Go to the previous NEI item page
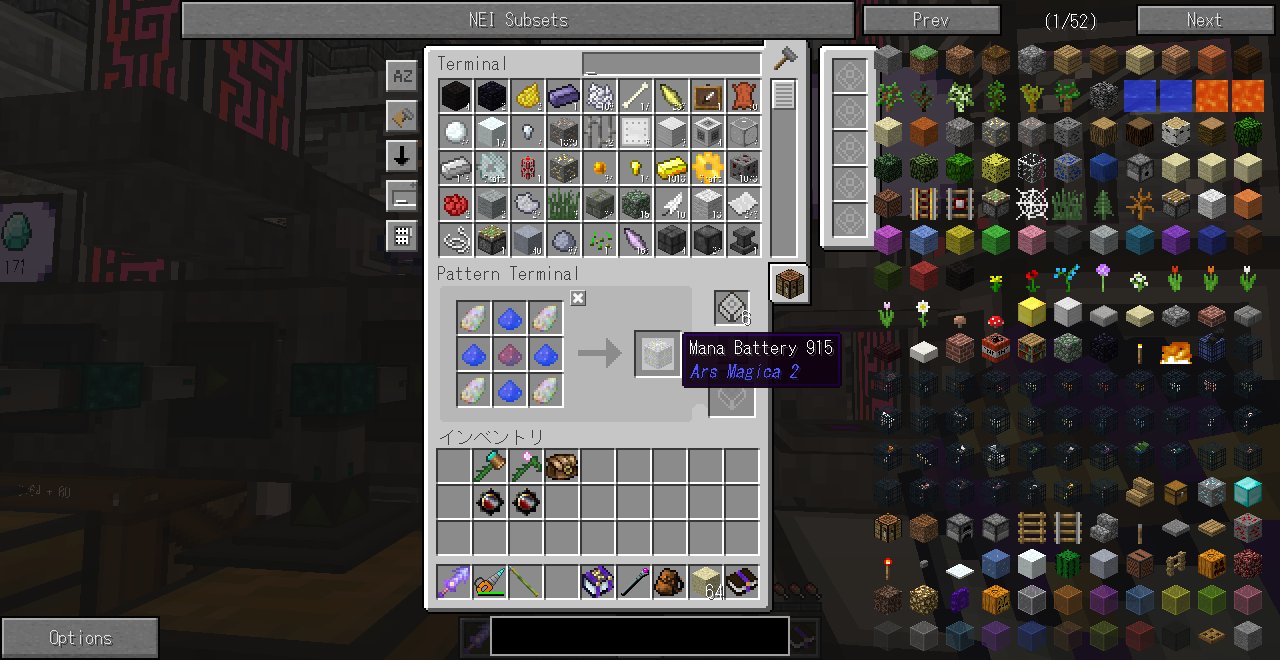Screen dimensions: 1280x660 click(x=931, y=20)
